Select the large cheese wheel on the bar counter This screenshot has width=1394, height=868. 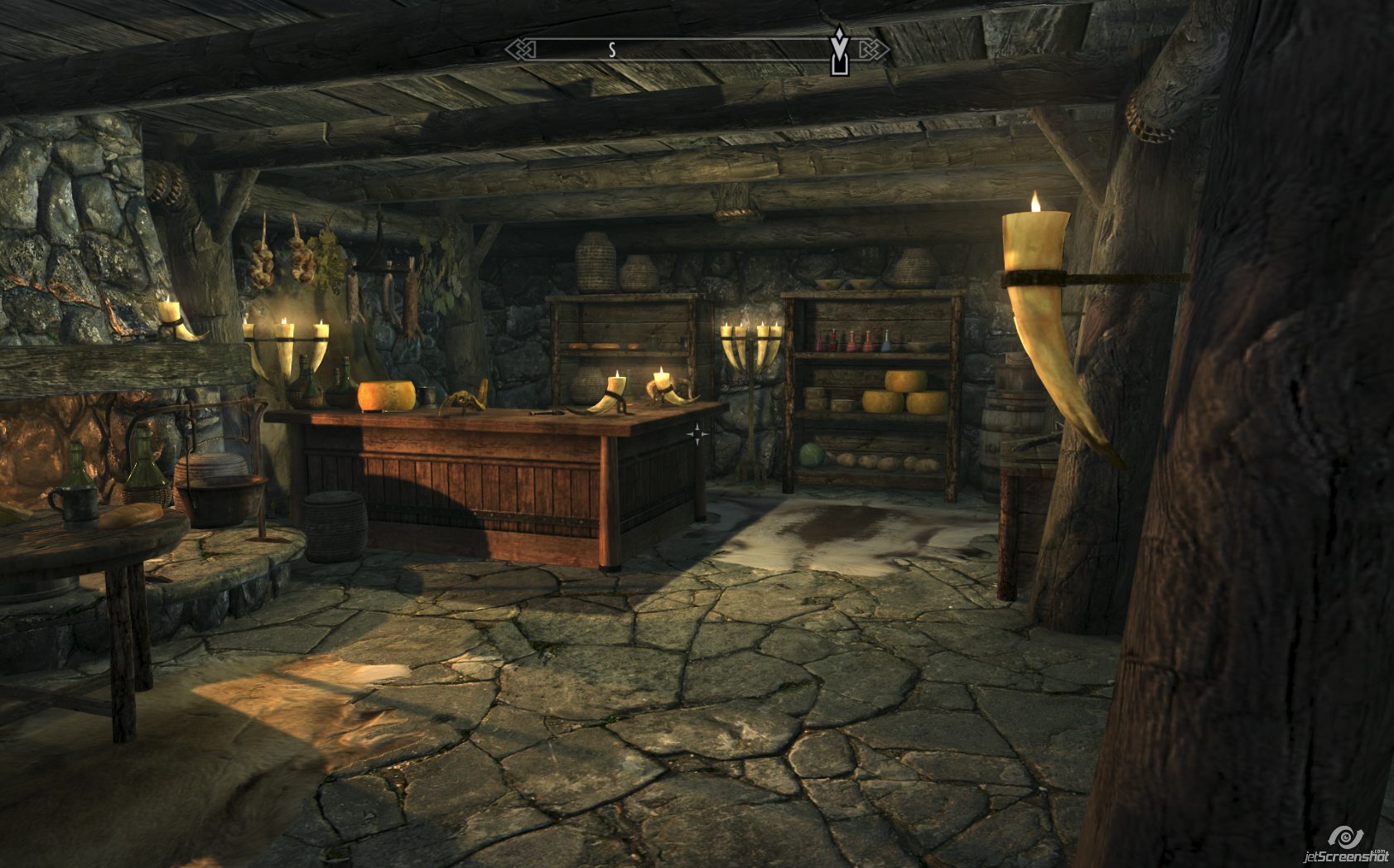[x=387, y=395]
